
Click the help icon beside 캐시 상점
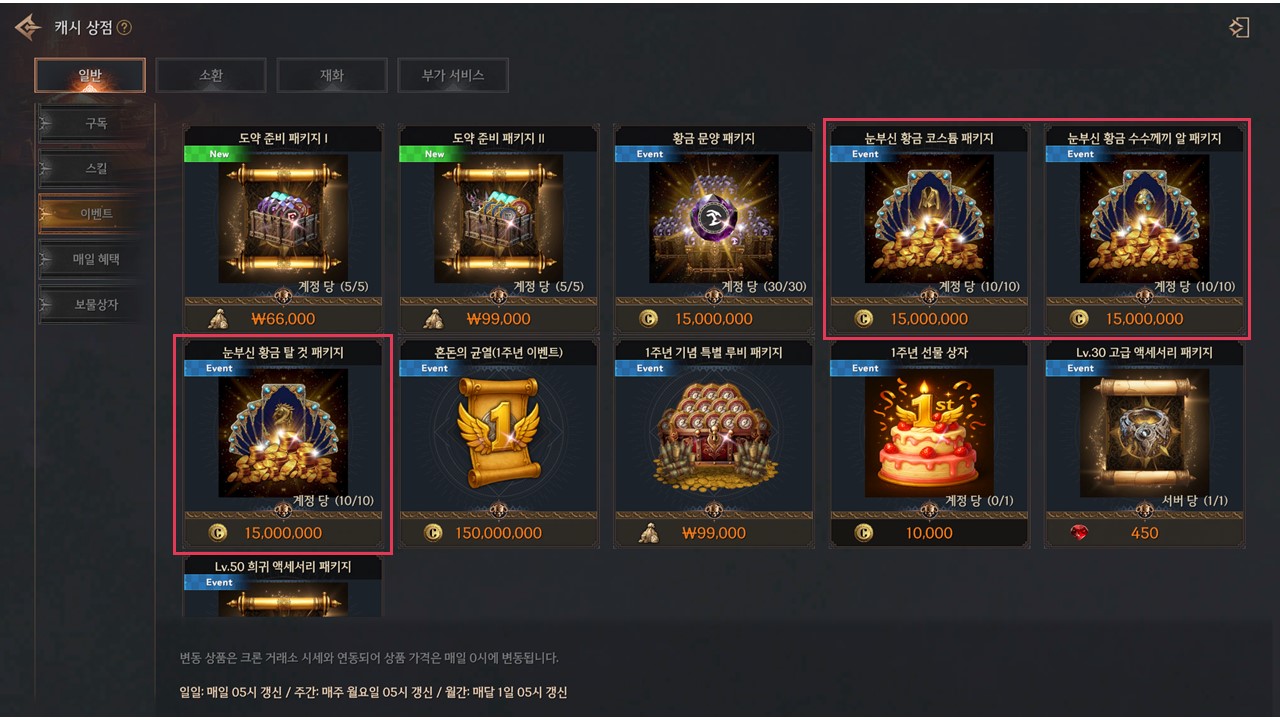(x=124, y=28)
